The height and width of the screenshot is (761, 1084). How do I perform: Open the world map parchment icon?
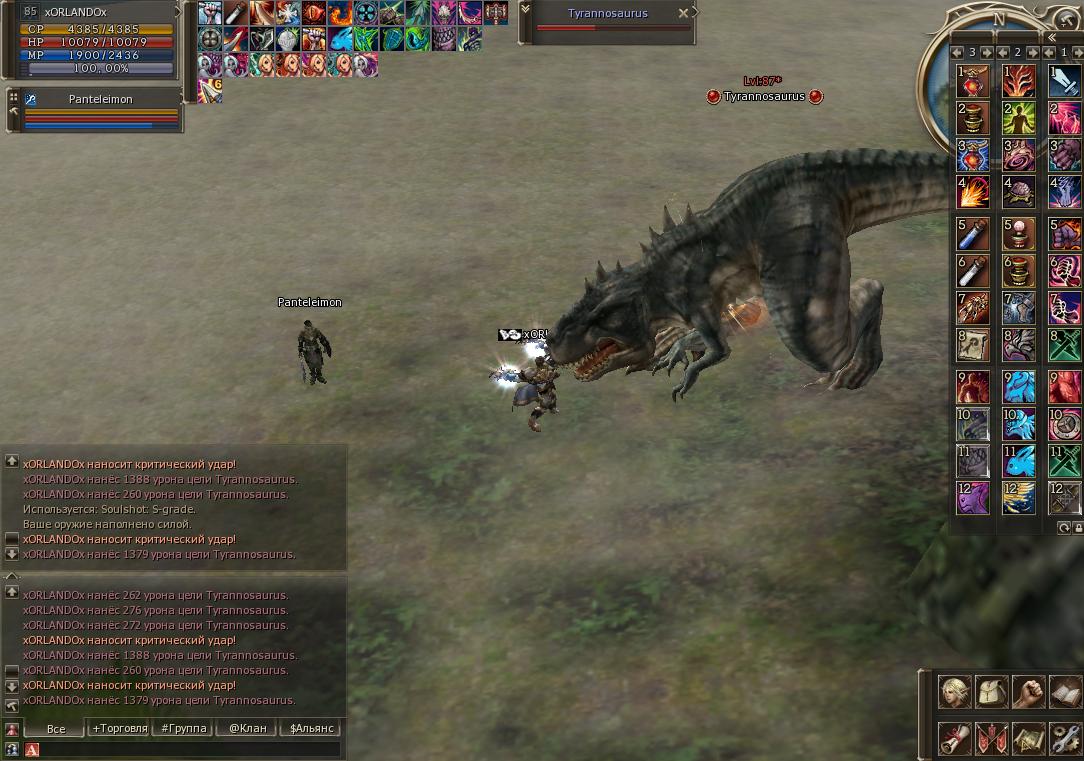[1029, 739]
